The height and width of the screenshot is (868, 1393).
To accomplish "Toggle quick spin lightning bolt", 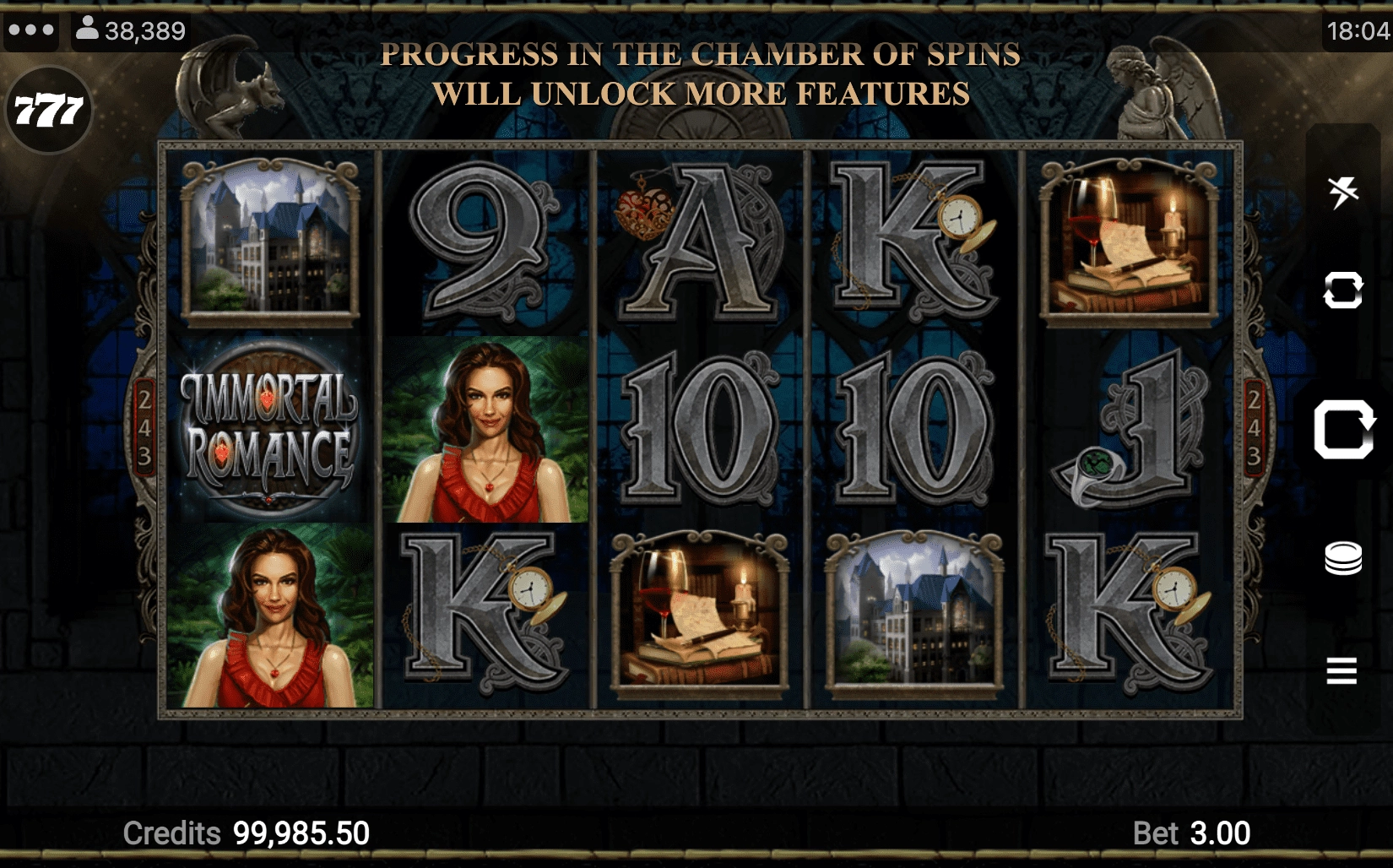I will (1342, 193).
